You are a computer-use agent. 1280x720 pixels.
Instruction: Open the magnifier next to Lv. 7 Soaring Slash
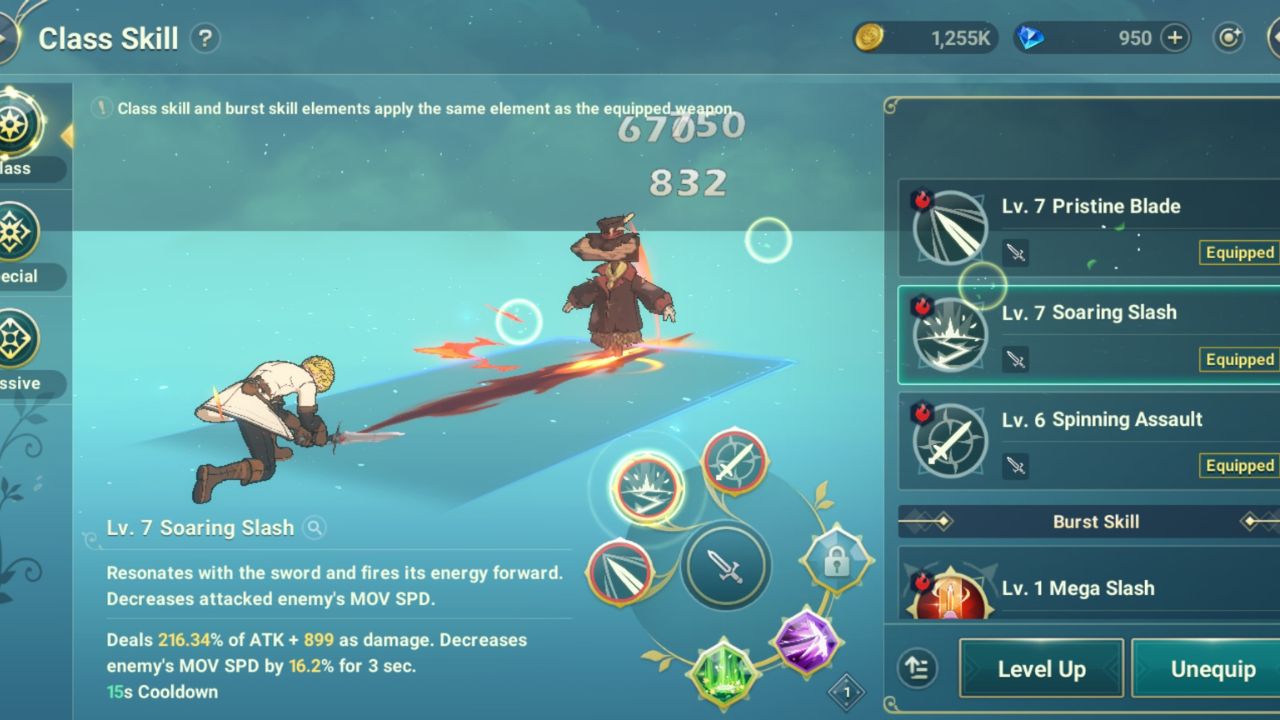[x=314, y=527]
